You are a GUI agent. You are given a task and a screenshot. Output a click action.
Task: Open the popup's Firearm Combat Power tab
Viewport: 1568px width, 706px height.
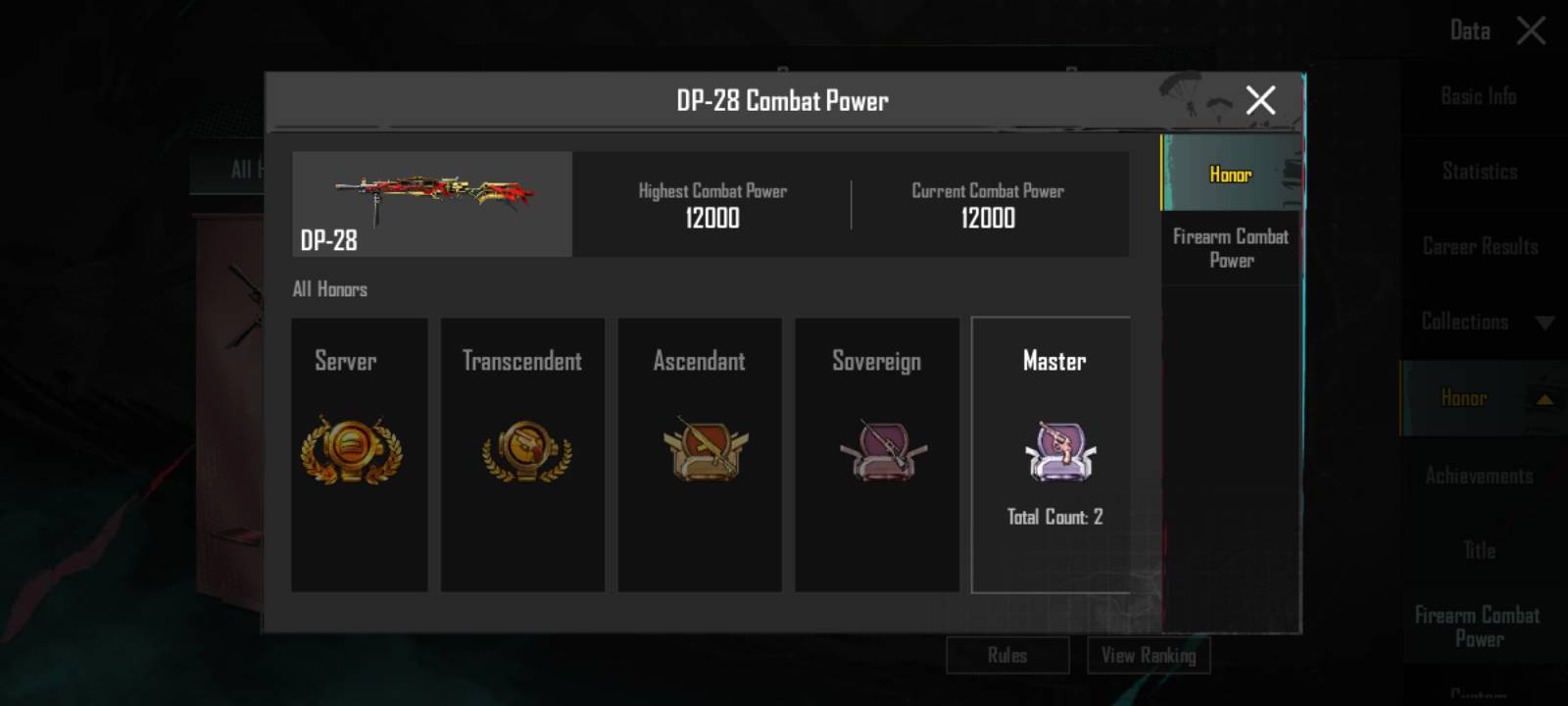[1231, 248]
